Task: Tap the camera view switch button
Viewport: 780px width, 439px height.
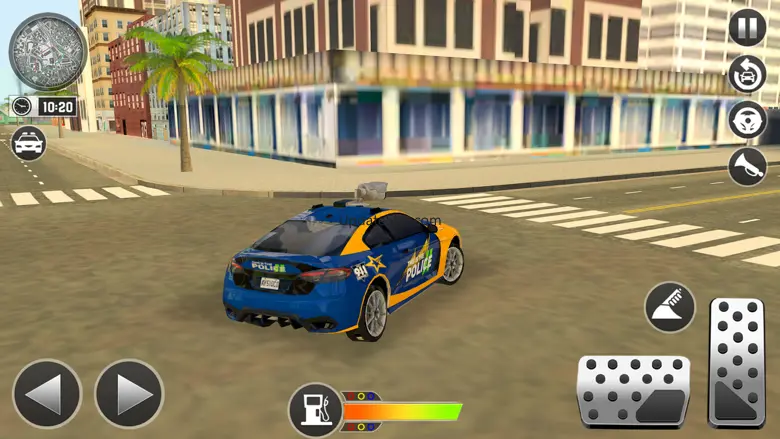Action: click(747, 74)
